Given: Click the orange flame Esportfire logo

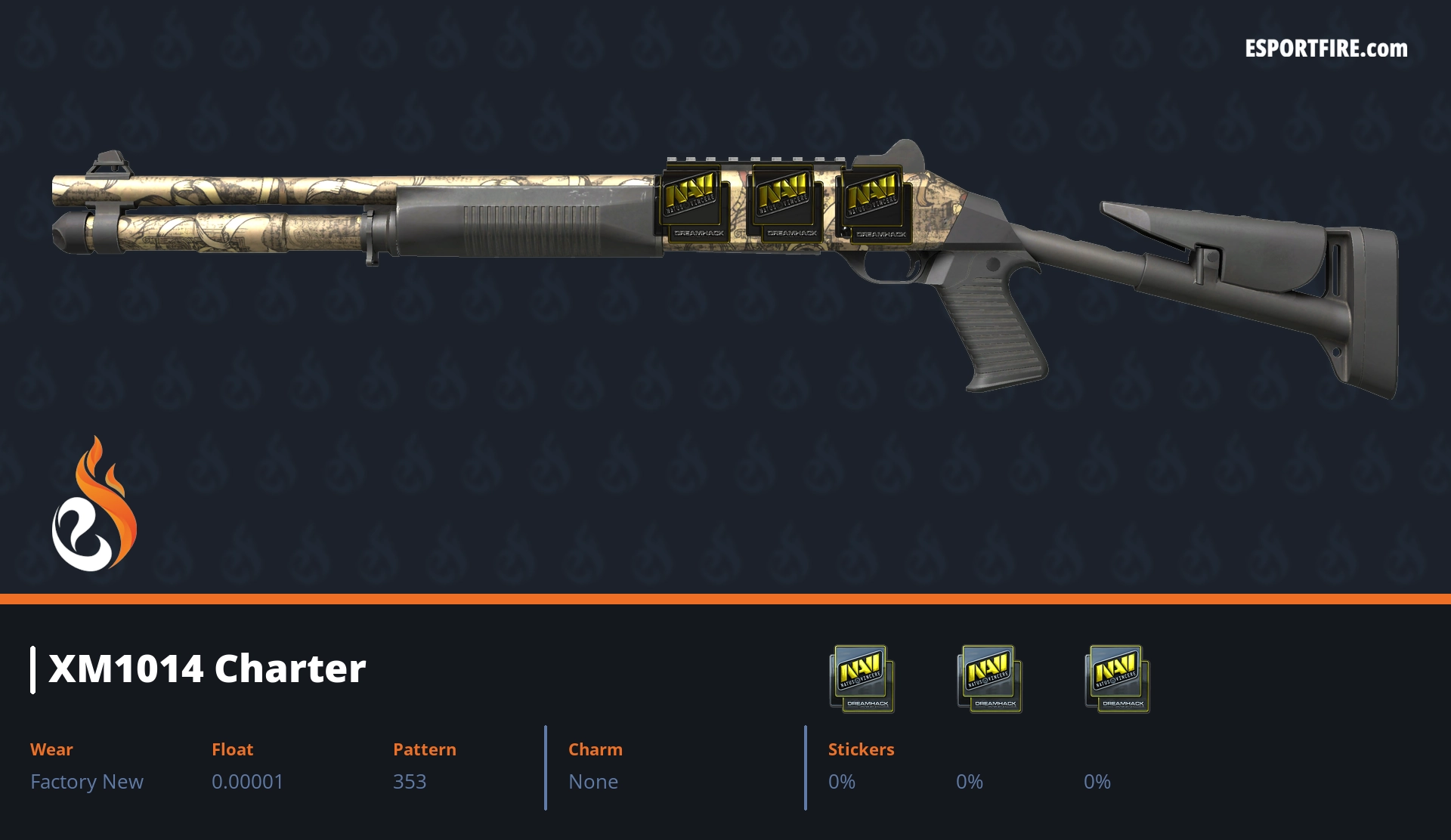Looking at the screenshot, I should click(94, 506).
